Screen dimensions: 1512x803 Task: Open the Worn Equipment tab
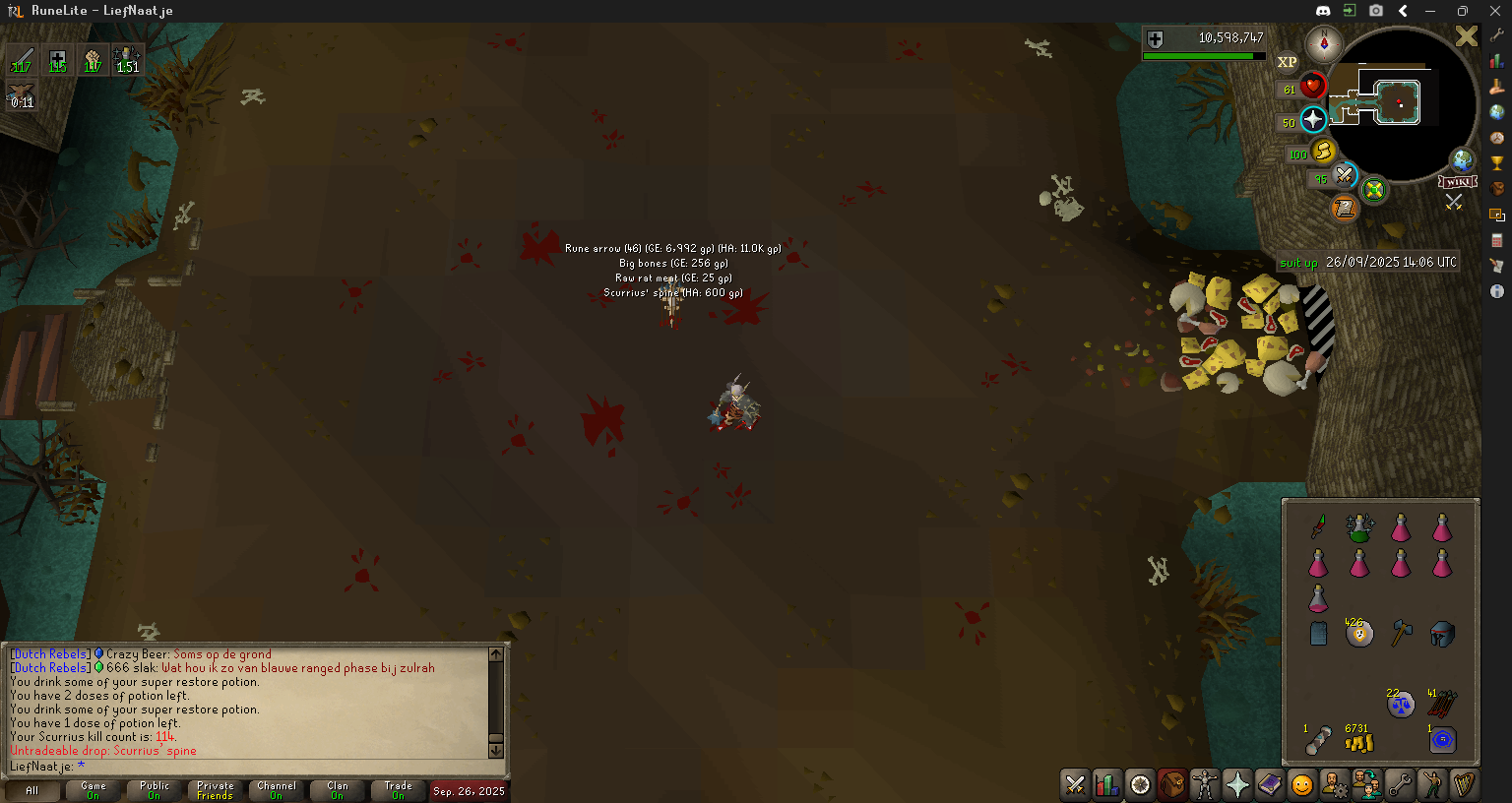[x=1205, y=784]
